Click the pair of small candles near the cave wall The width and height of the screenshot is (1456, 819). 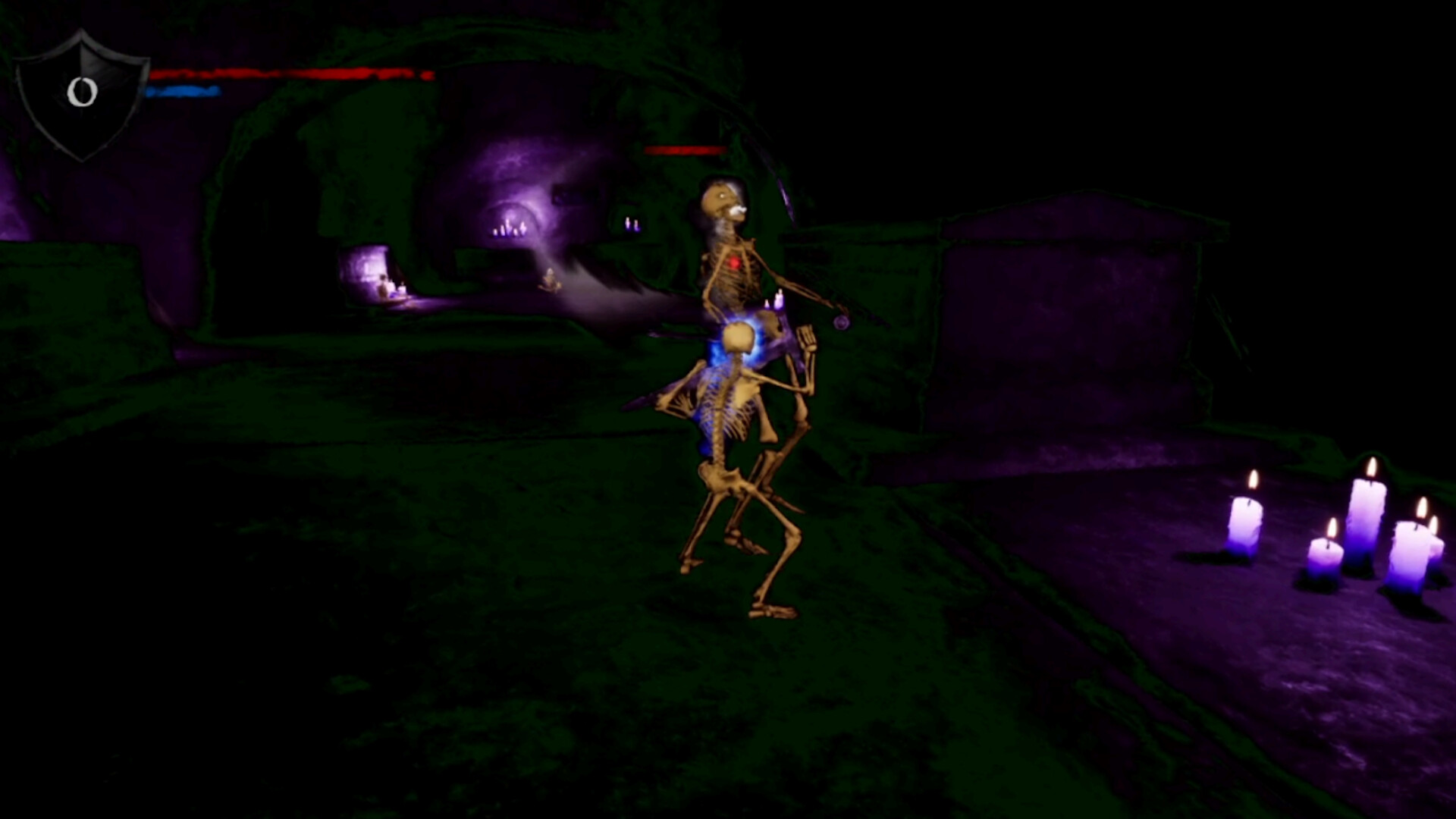(634, 224)
